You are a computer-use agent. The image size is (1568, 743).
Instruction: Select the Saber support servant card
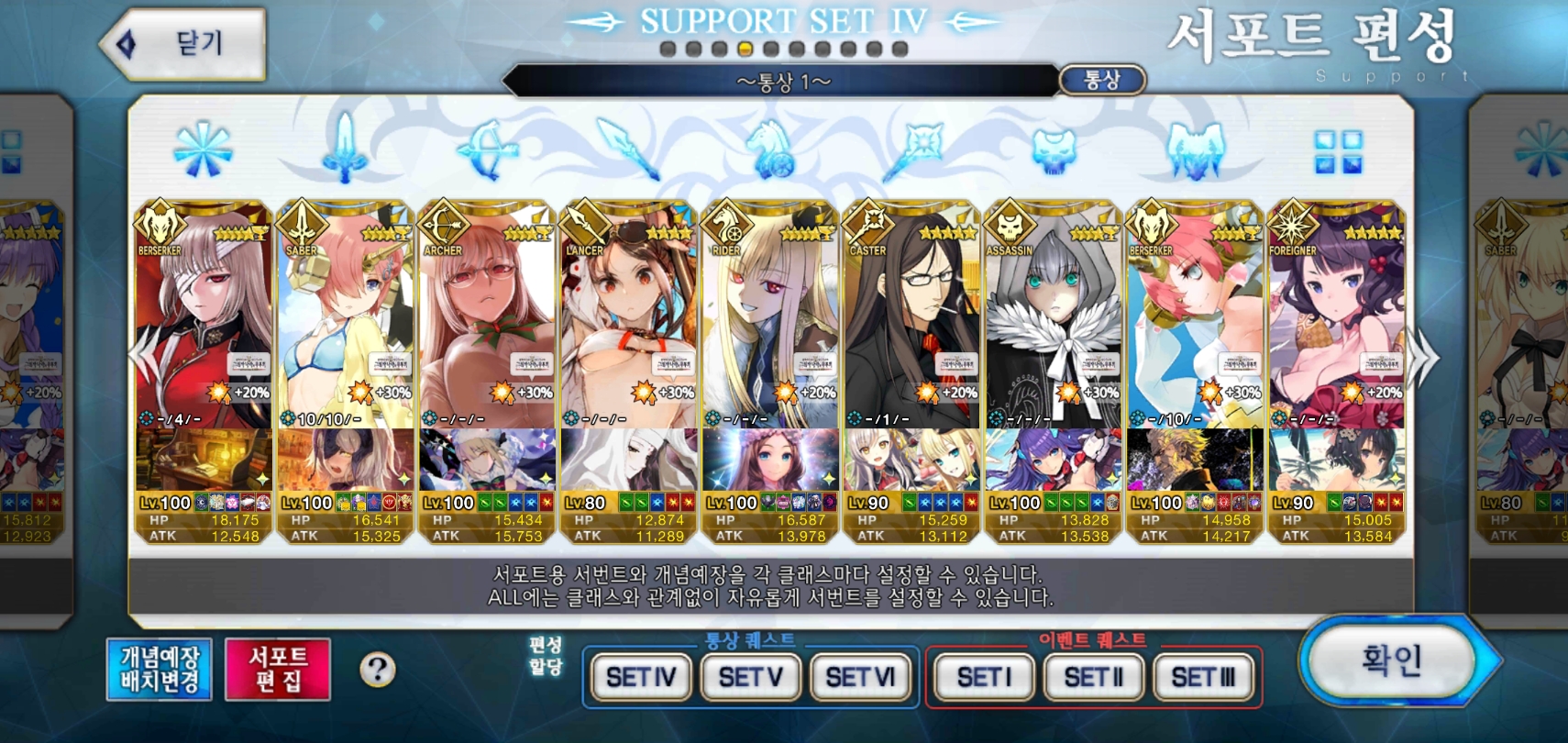346,321
